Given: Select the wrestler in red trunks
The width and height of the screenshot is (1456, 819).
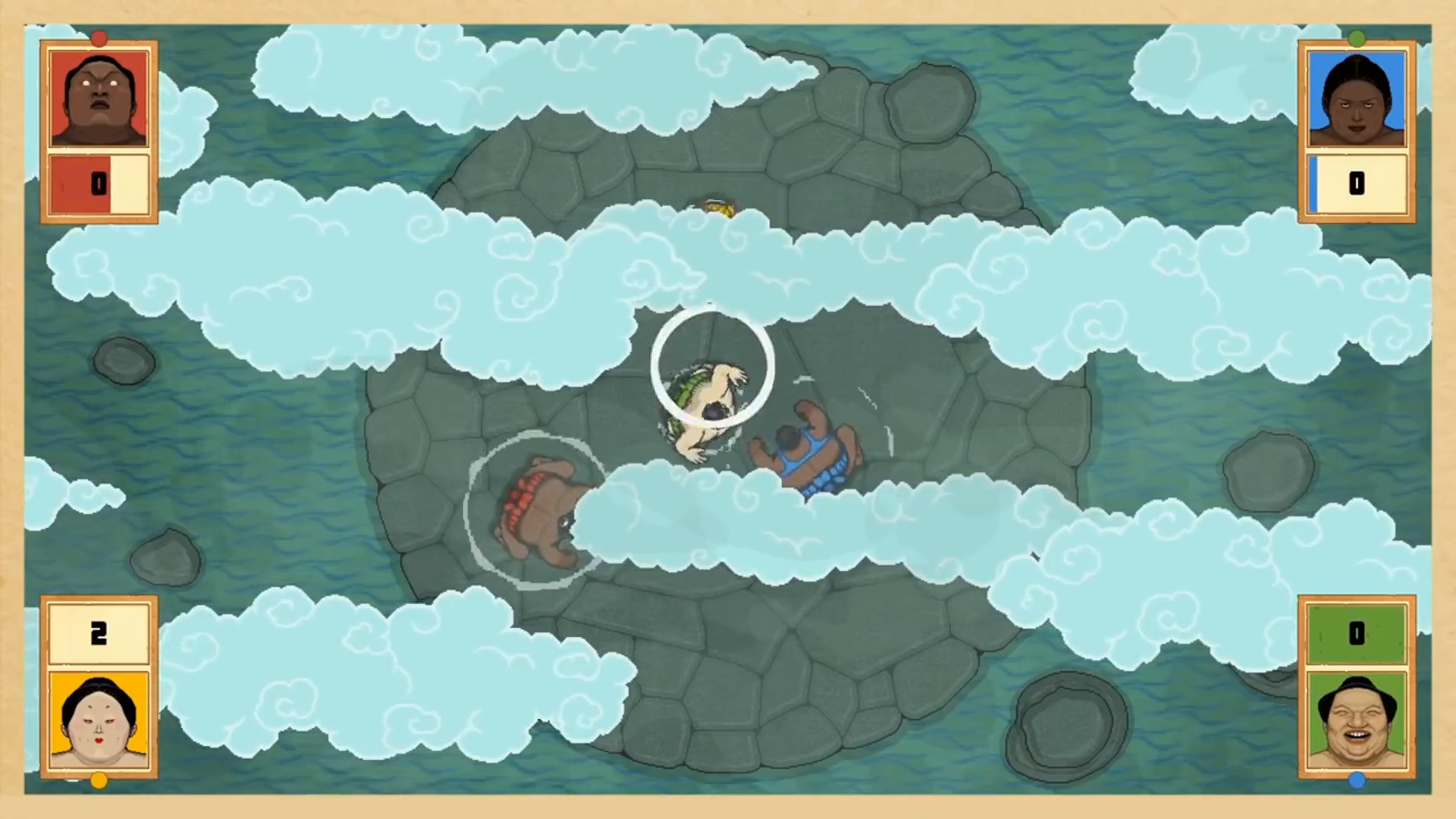Looking at the screenshot, I should [538, 508].
